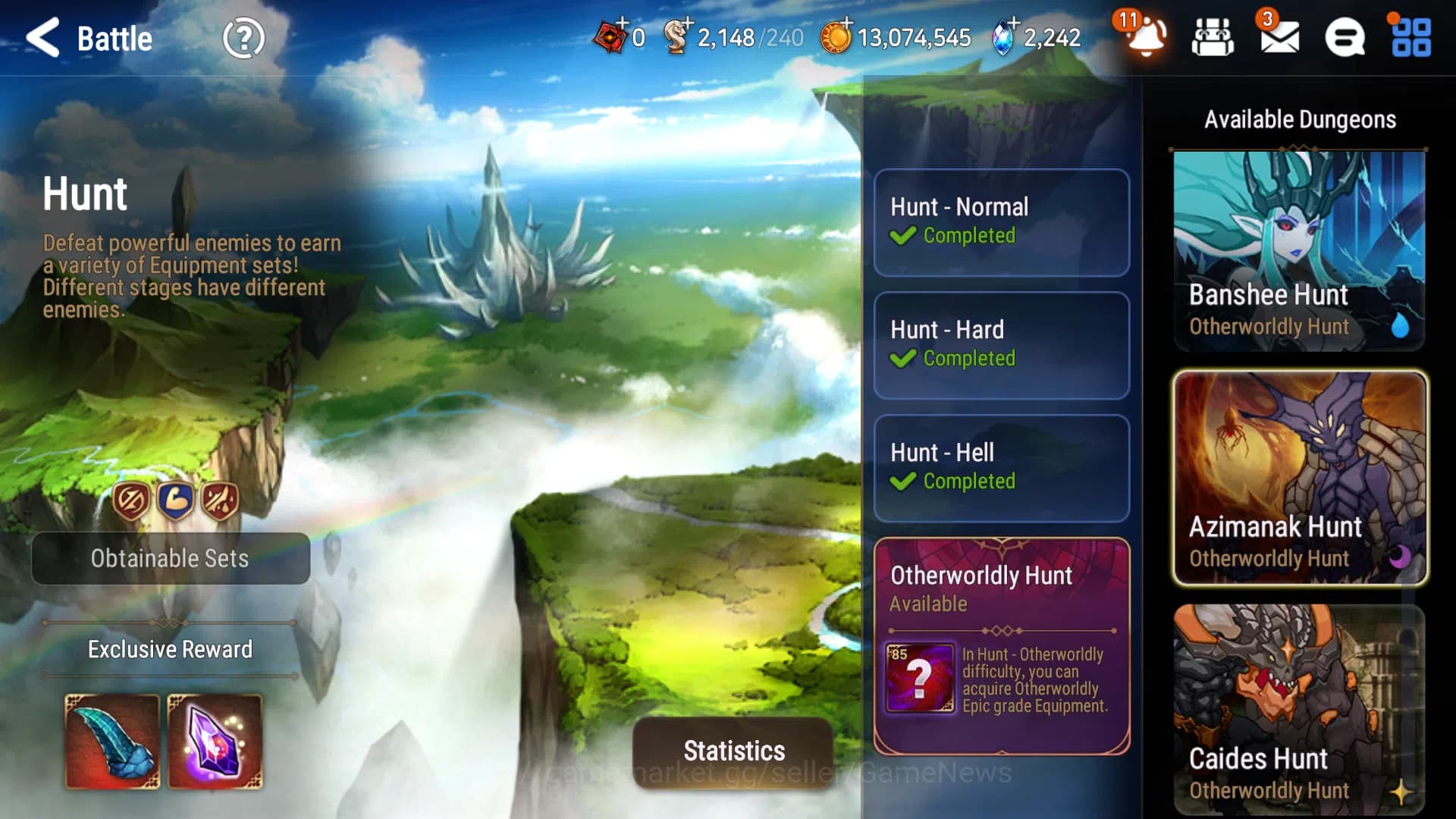This screenshot has height=819, width=1456.
Task: Open the main menu grid icon
Action: coord(1410,36)
